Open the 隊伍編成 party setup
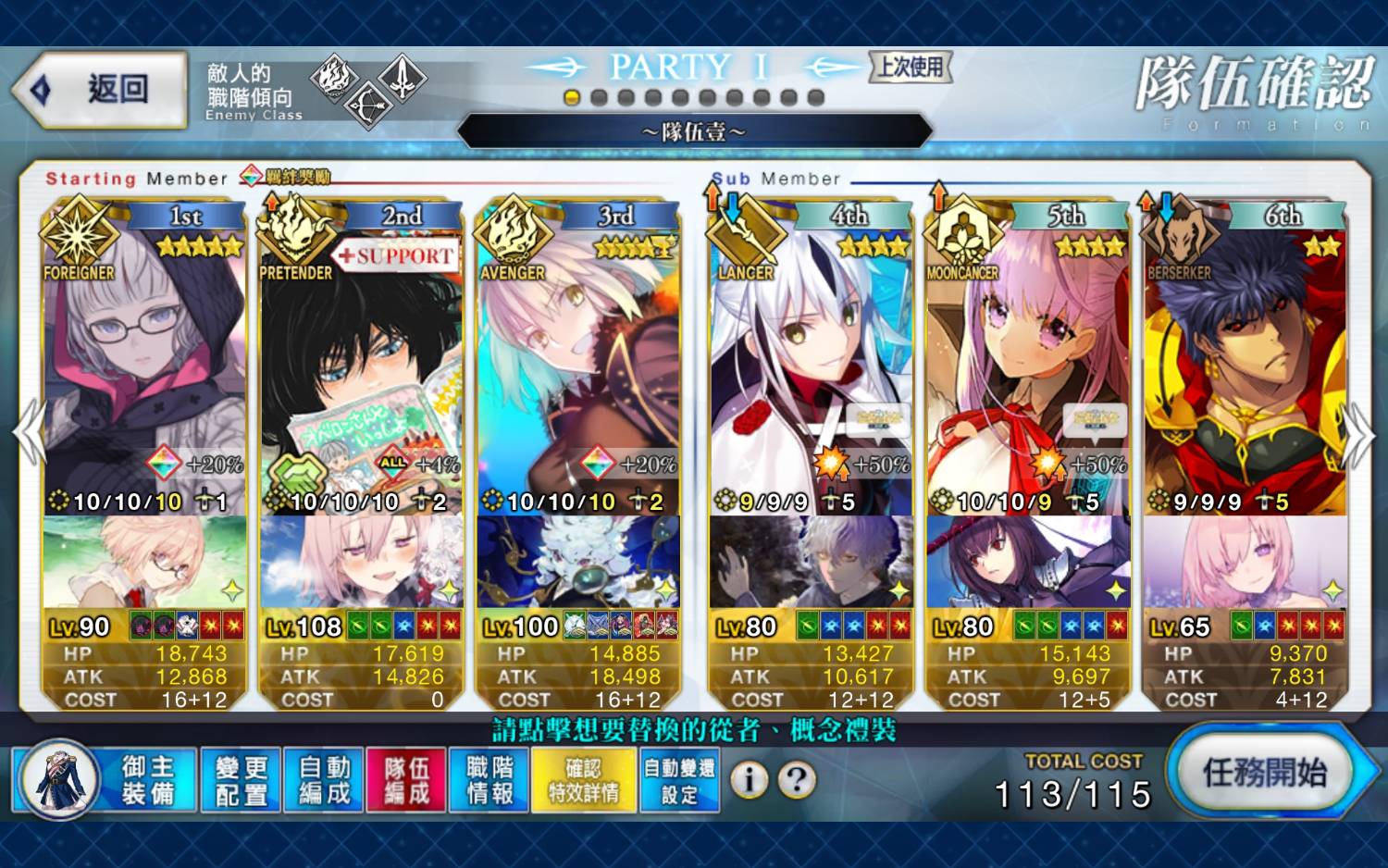The height and width of the screenshot is (868, 1388). [x=406, y=781]
